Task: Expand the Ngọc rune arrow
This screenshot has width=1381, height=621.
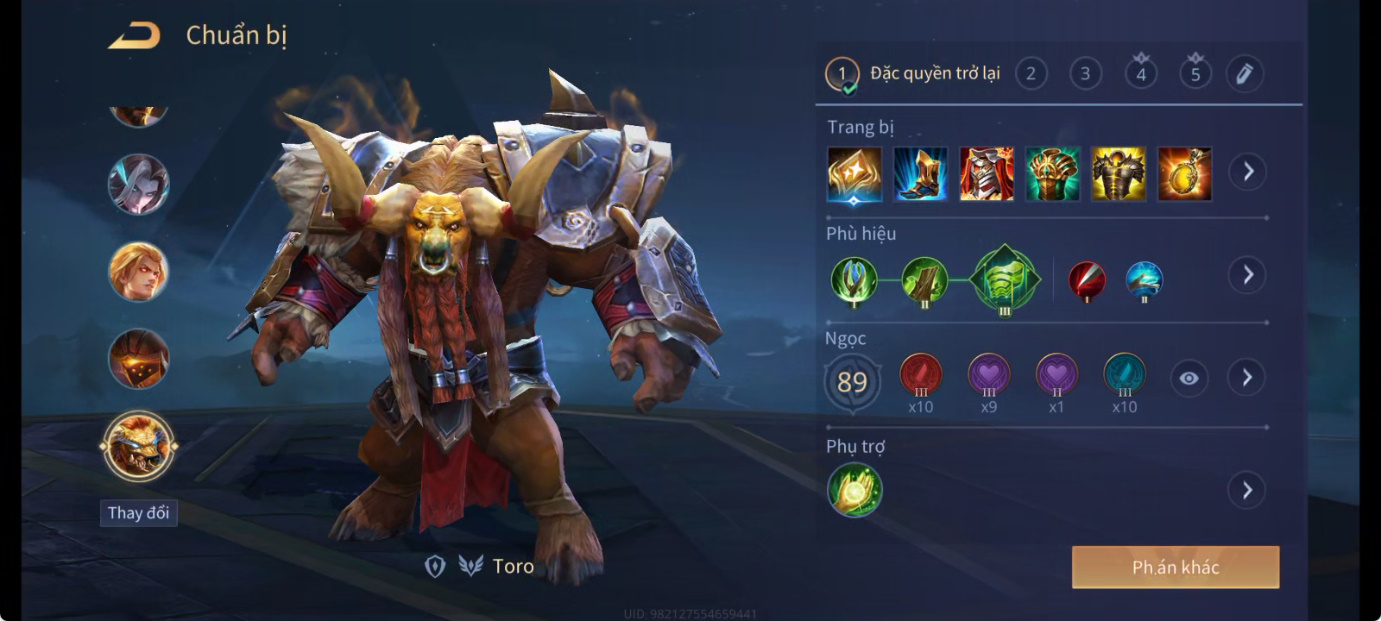Action: (1247, 378)
